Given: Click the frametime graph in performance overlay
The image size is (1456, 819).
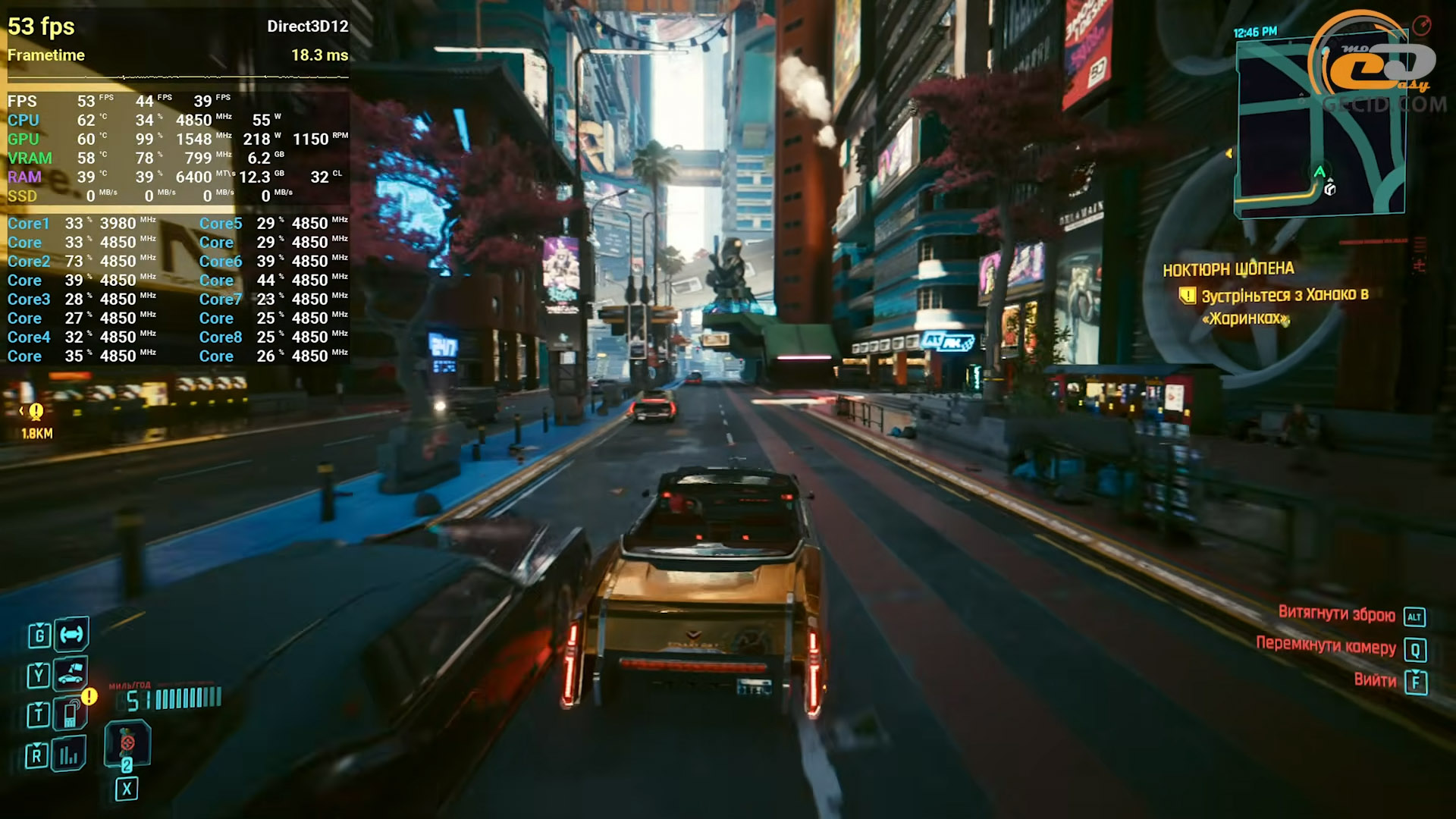Looking at the screenshot, I should click(x=178, y=77).
